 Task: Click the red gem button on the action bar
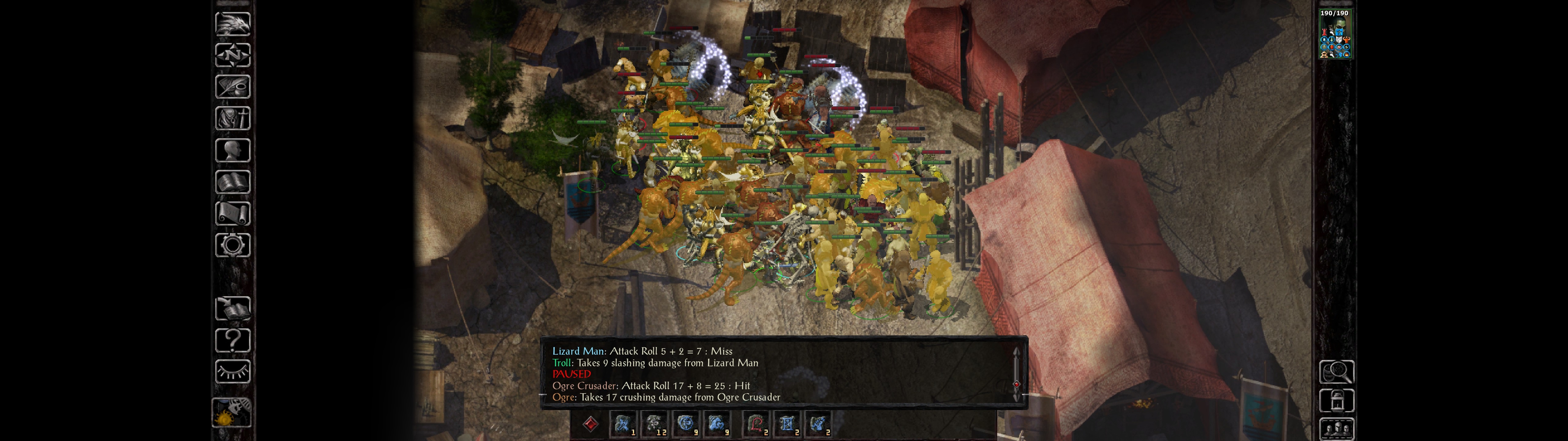[590, 424]
